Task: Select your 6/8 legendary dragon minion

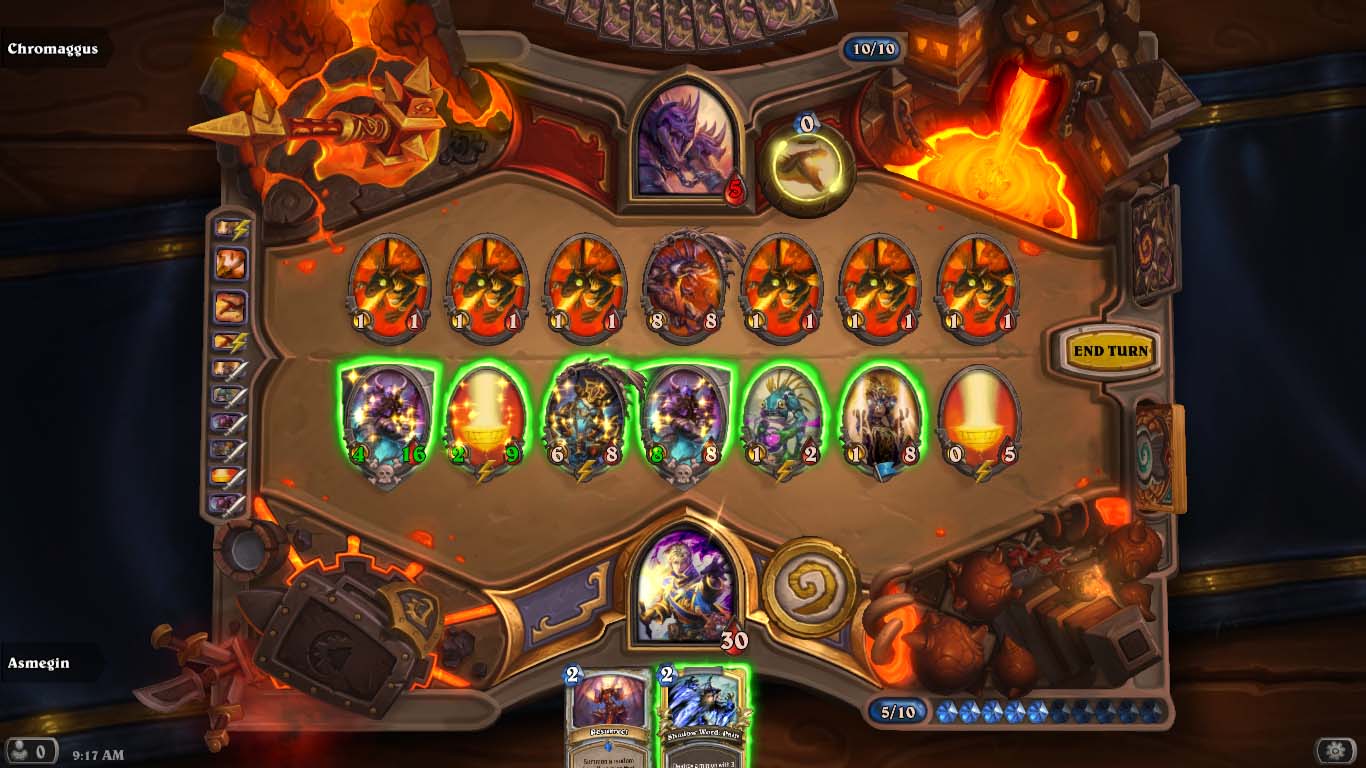Action: 585,420
